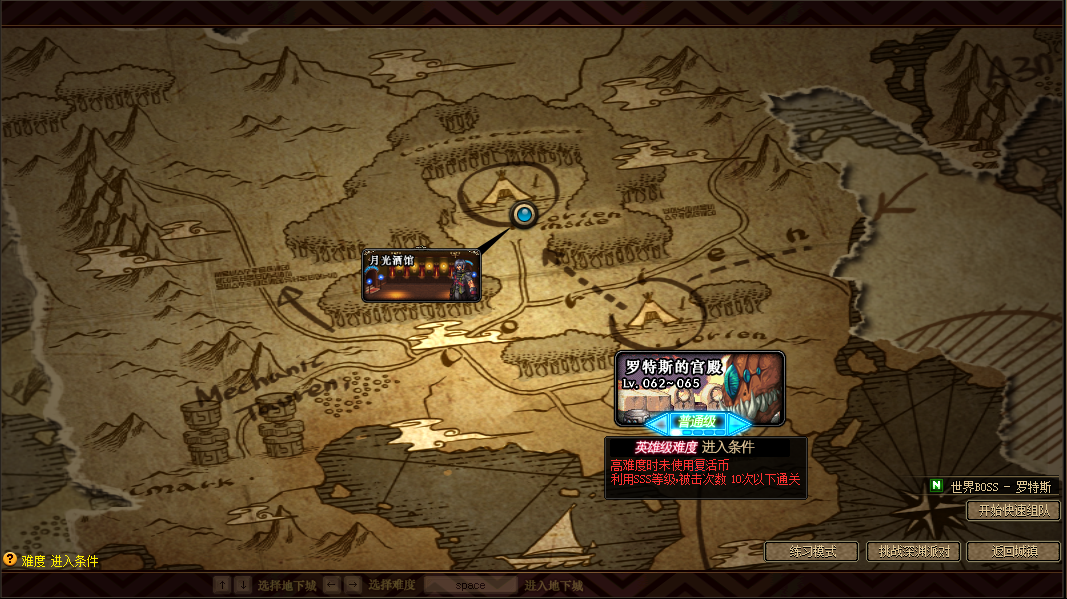
Task: Start quick party with 开始快速组队
Action: click(1013, 510)
